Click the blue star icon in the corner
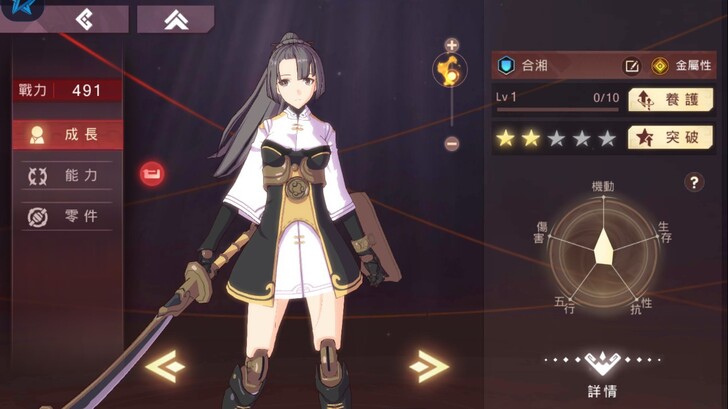 click(x=14, y=10)
